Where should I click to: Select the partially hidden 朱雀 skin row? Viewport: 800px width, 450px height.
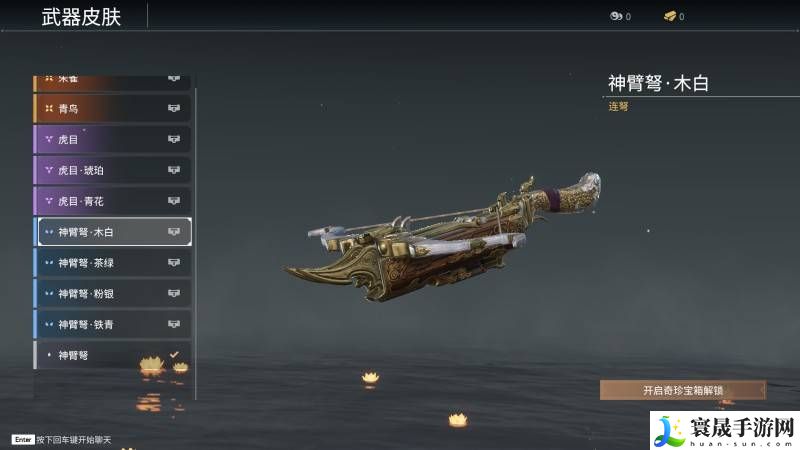point(112,79)
